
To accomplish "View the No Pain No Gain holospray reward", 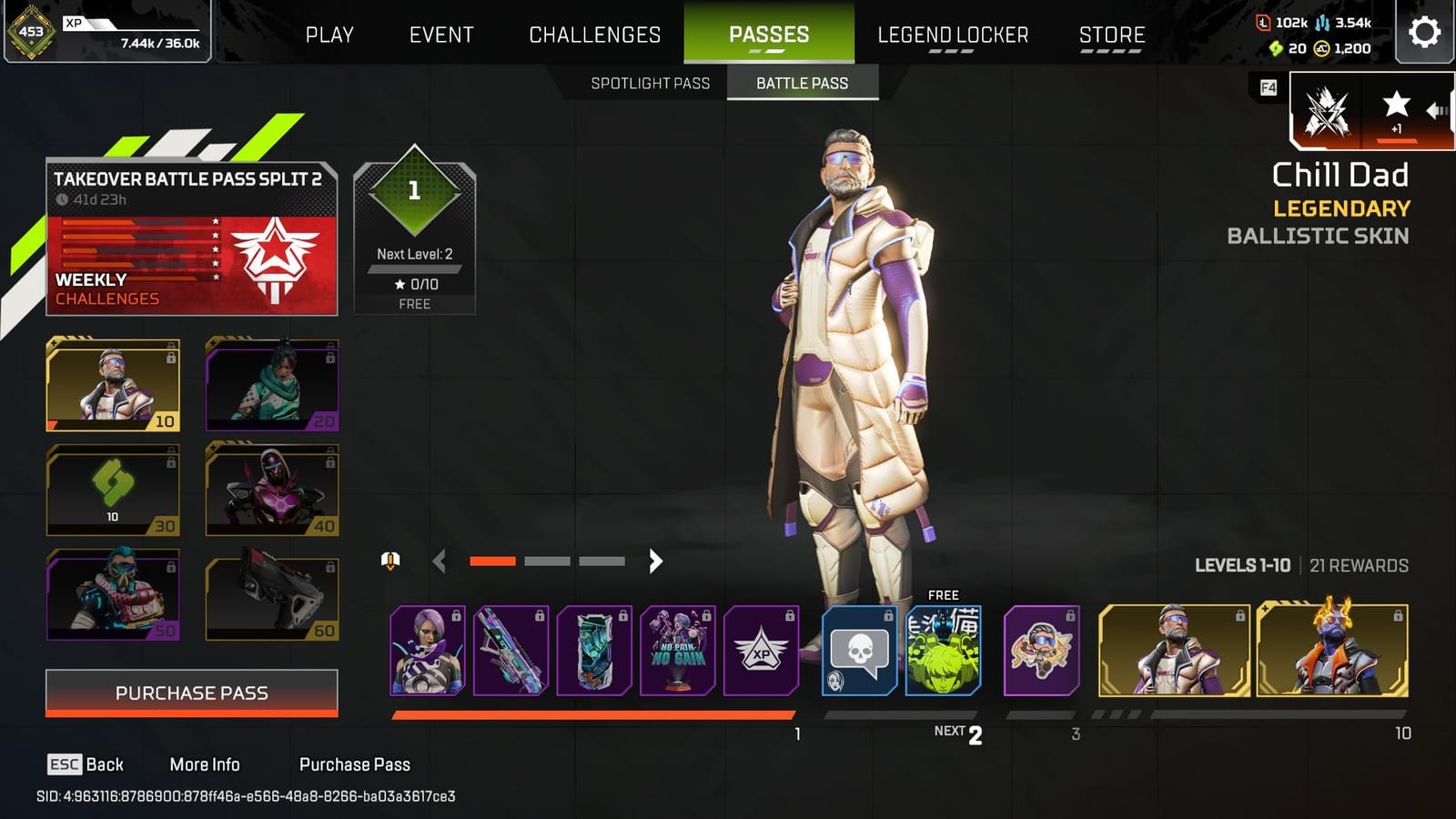I will pyautogui.click(x=680, y=652).
